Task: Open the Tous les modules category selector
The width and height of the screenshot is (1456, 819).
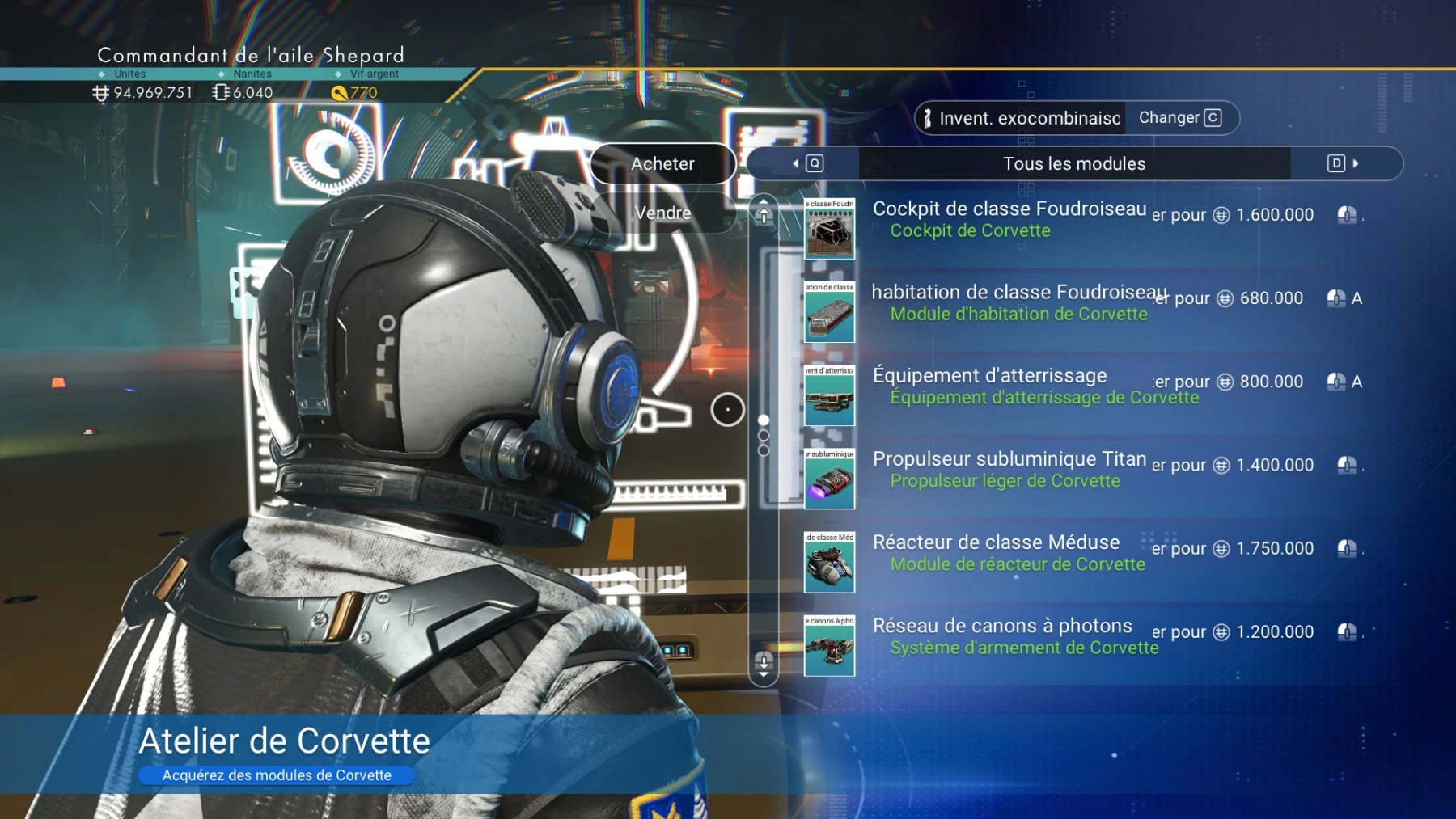Action: pos(1073,163)
